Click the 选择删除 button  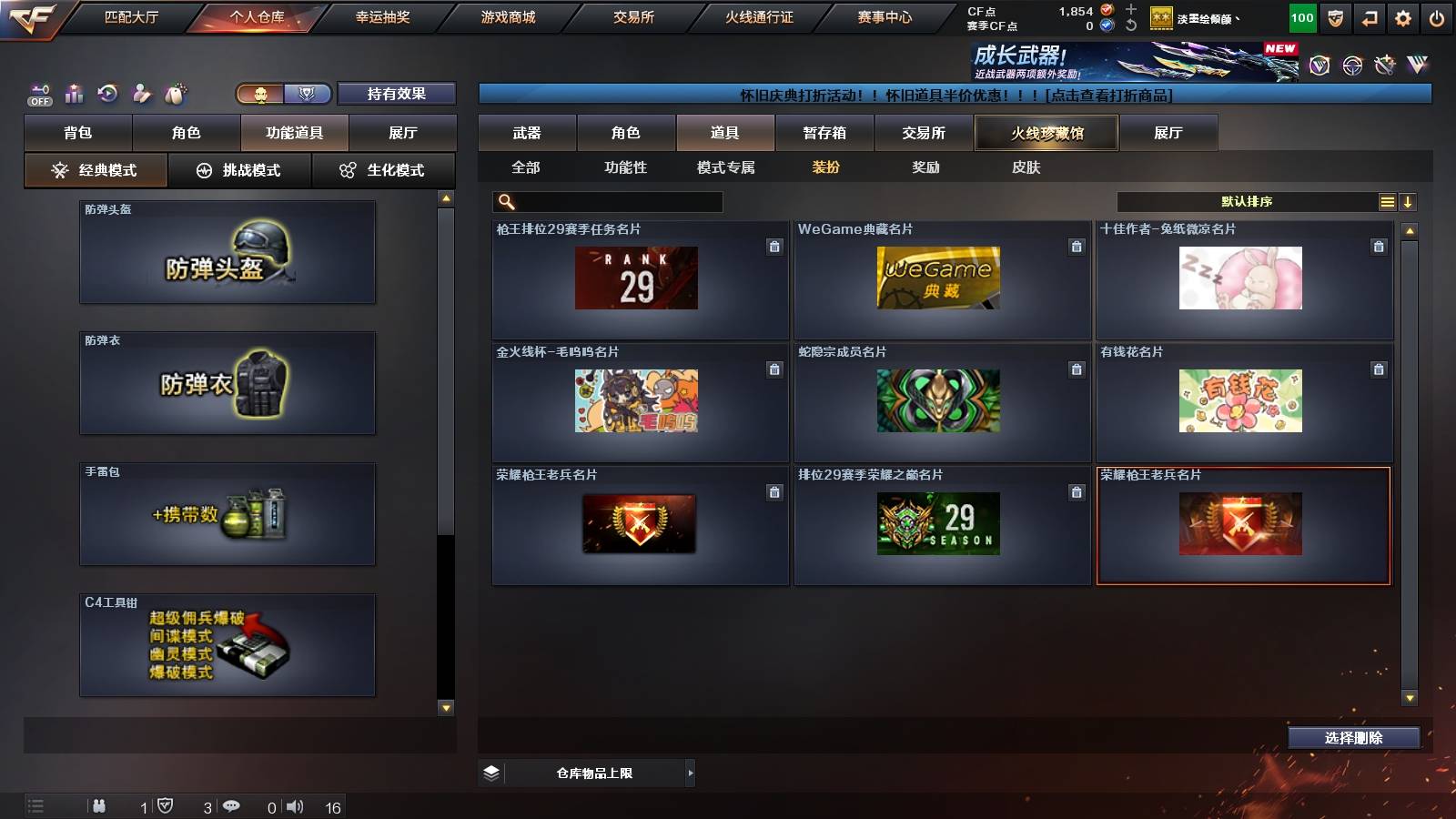point(1353,738)
